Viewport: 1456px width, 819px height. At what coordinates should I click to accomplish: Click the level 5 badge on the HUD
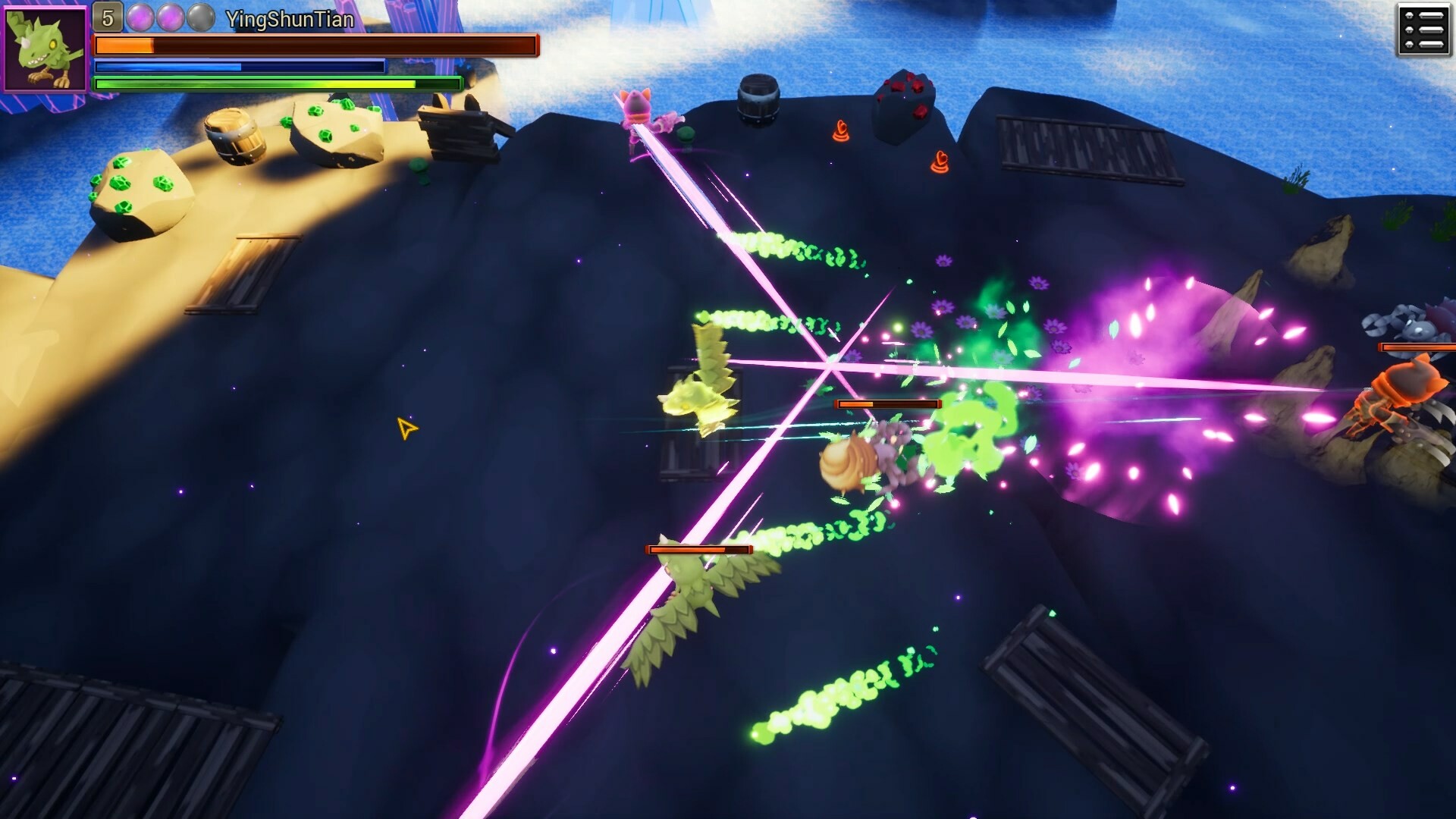point(108,16)
